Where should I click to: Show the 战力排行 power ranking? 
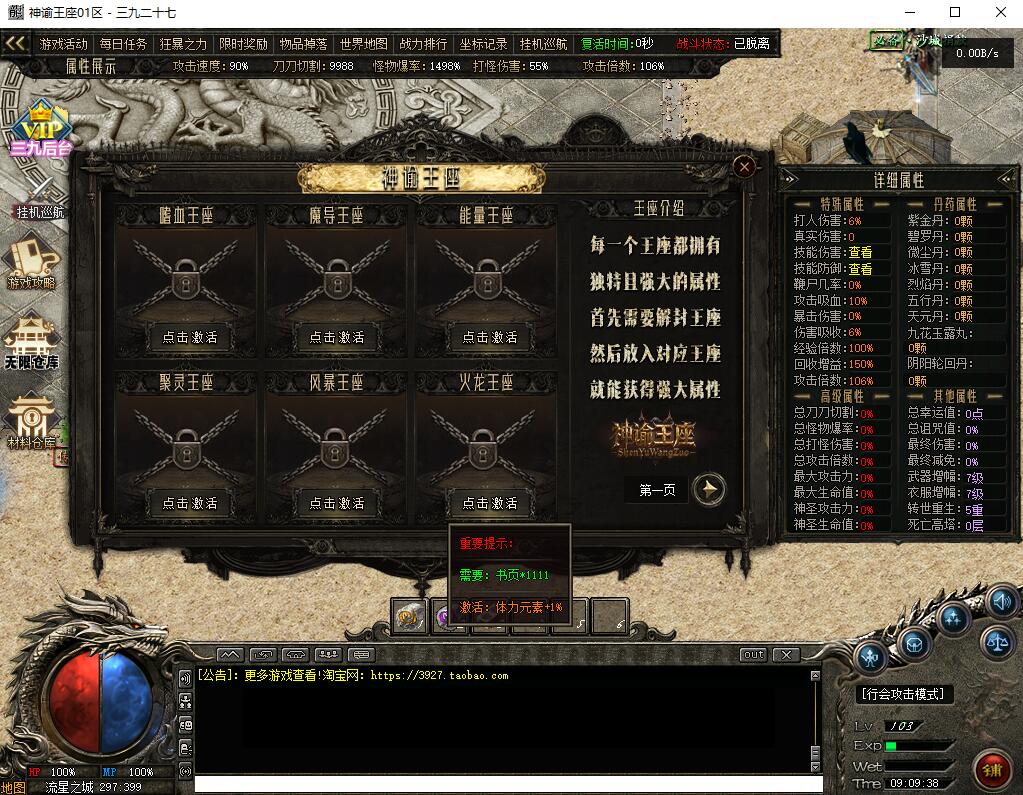tap(423, 44)
